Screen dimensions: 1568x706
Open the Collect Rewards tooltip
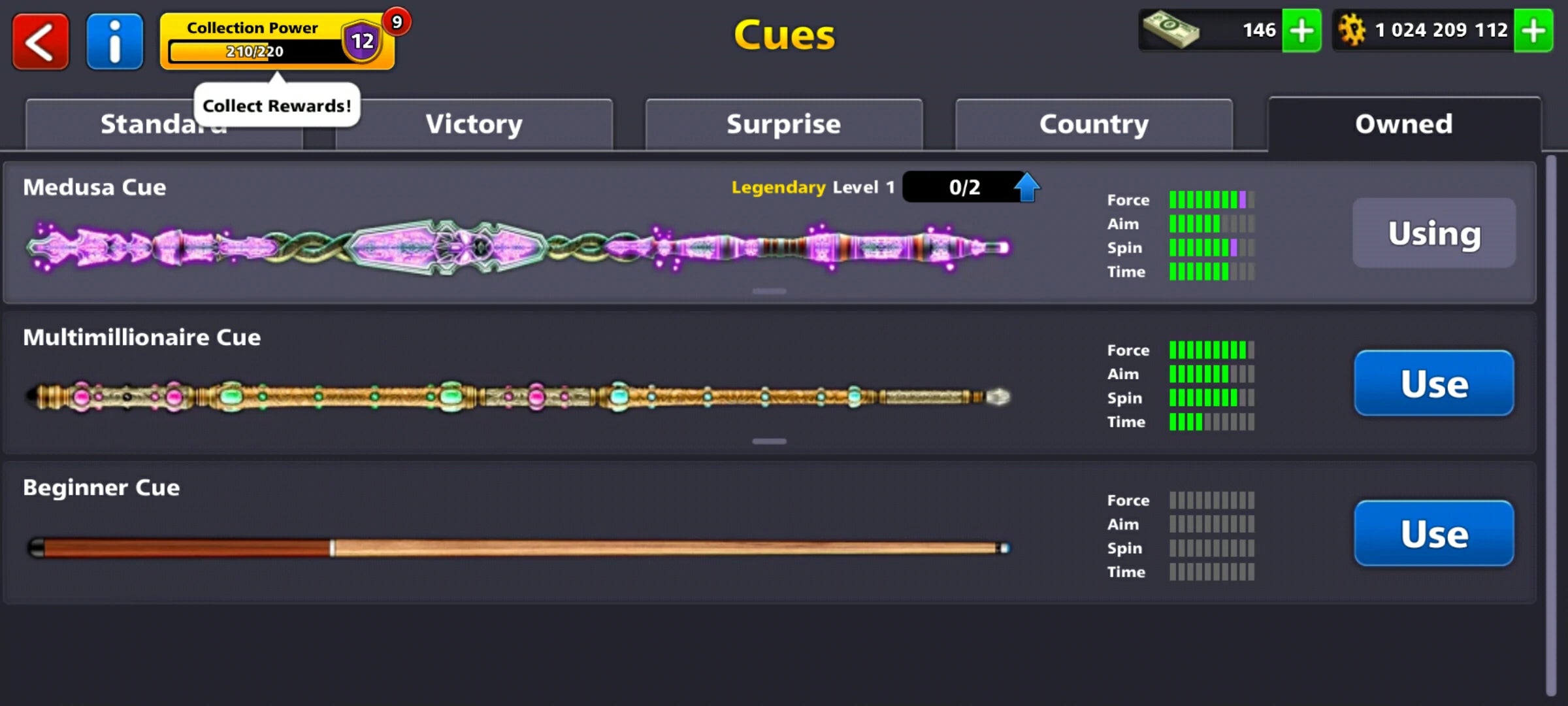276,105
